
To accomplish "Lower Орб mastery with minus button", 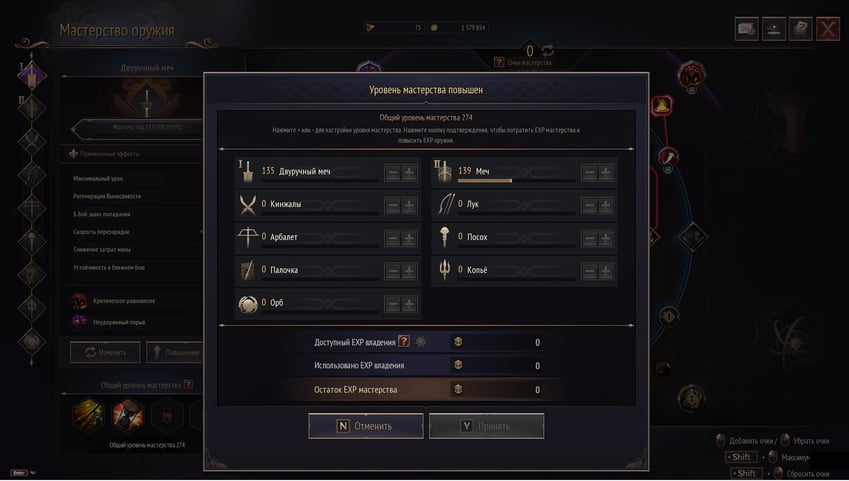I will pos(392,304).
